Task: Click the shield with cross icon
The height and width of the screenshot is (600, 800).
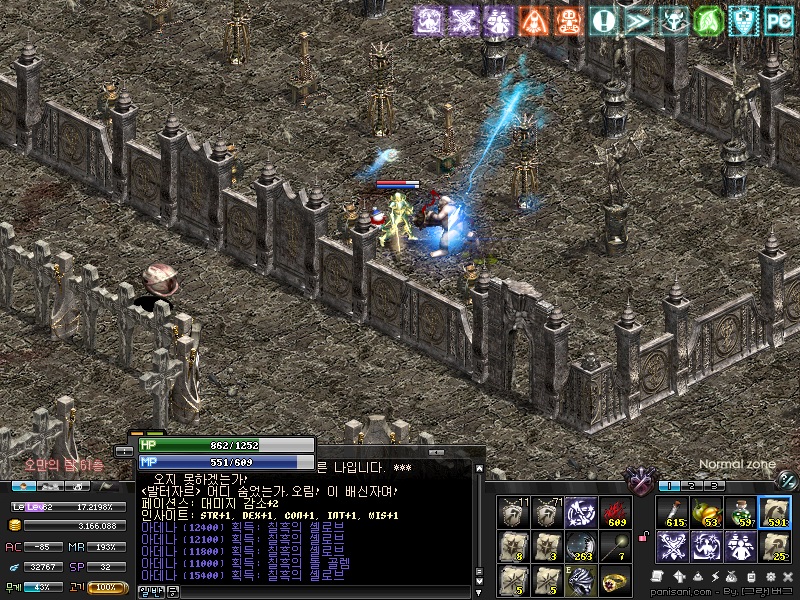Action: pos(743,20)
